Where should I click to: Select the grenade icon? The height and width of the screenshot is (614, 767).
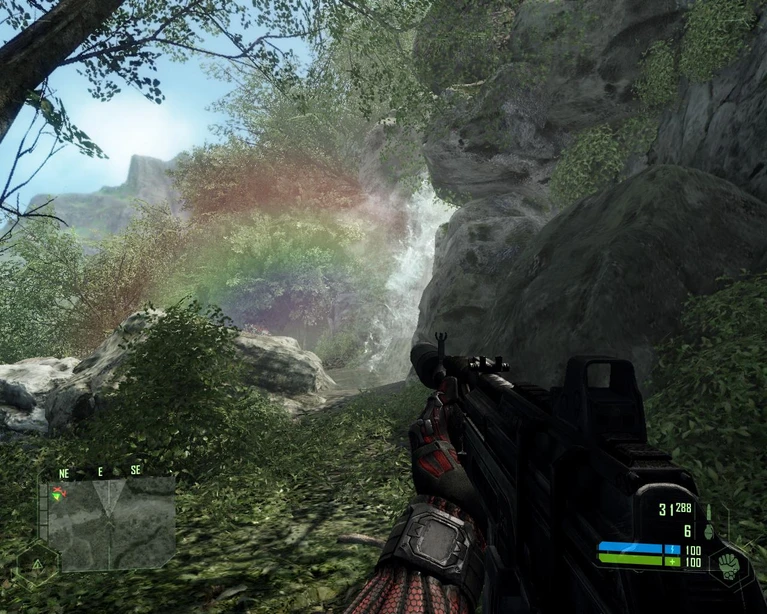pos(709,532)
